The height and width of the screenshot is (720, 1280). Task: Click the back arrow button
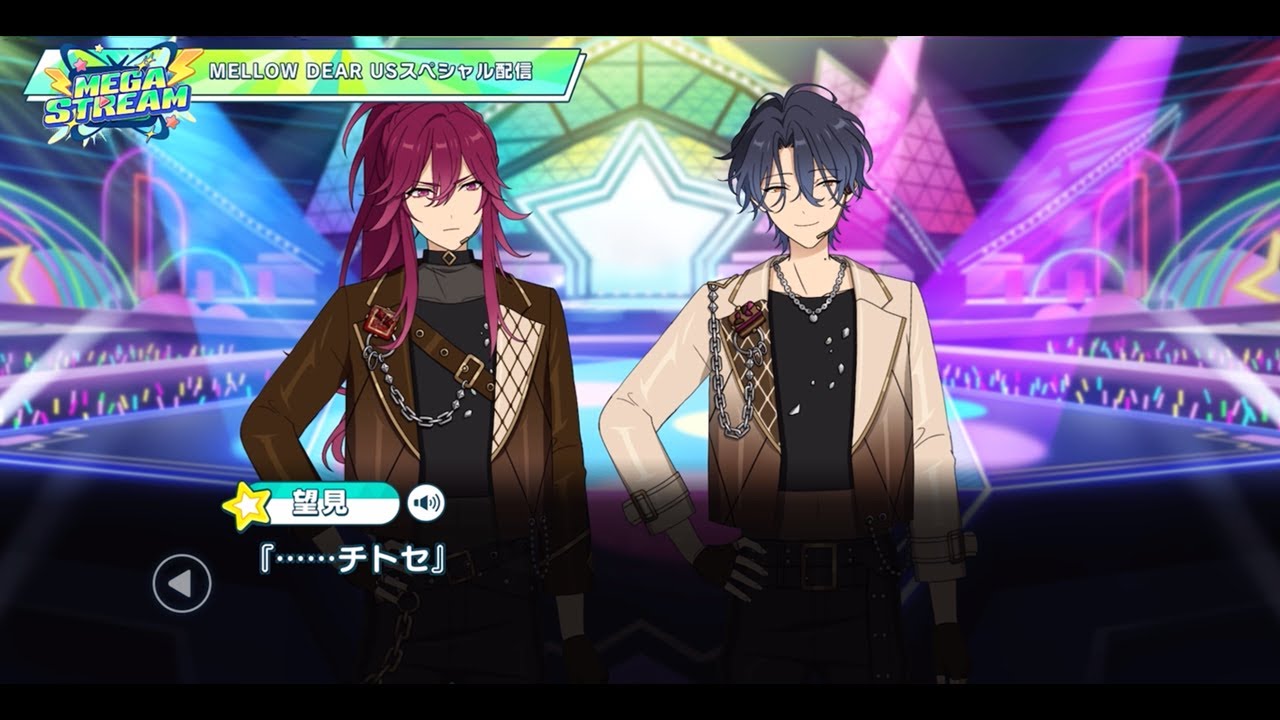coord(182,583)
